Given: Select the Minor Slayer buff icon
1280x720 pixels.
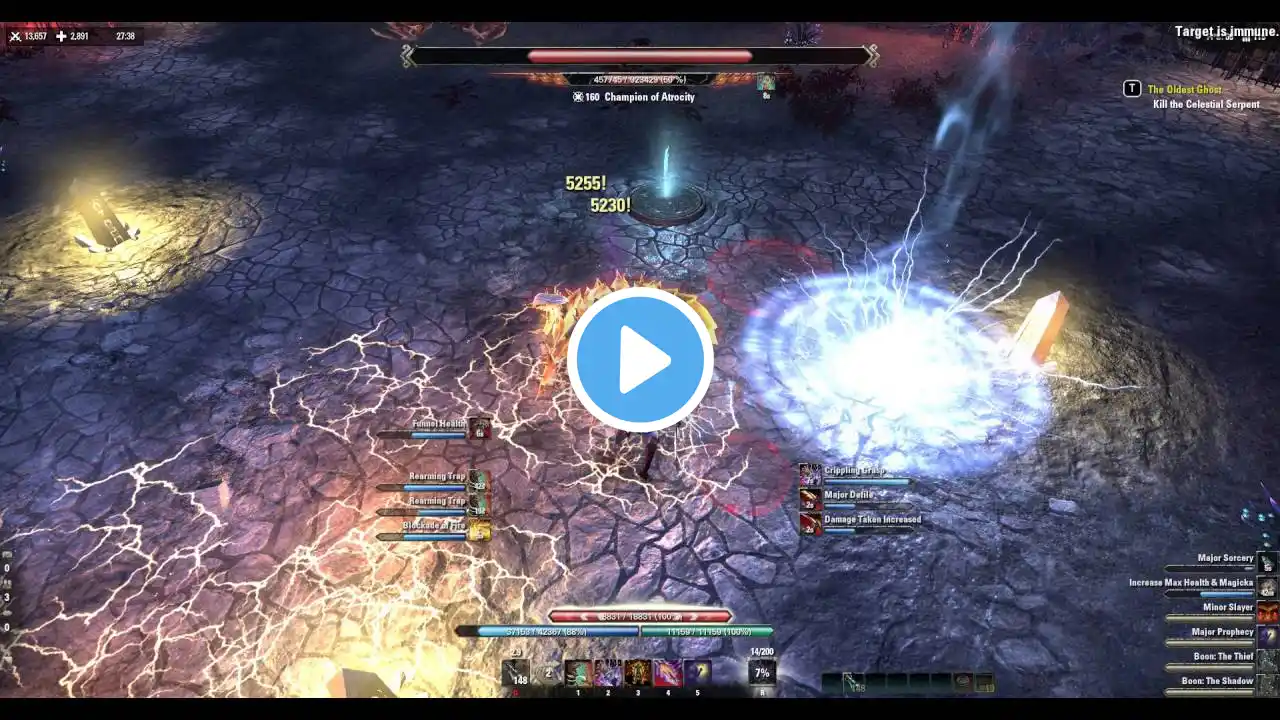Looking at the screenshot, I should [x=1267, y=611].
